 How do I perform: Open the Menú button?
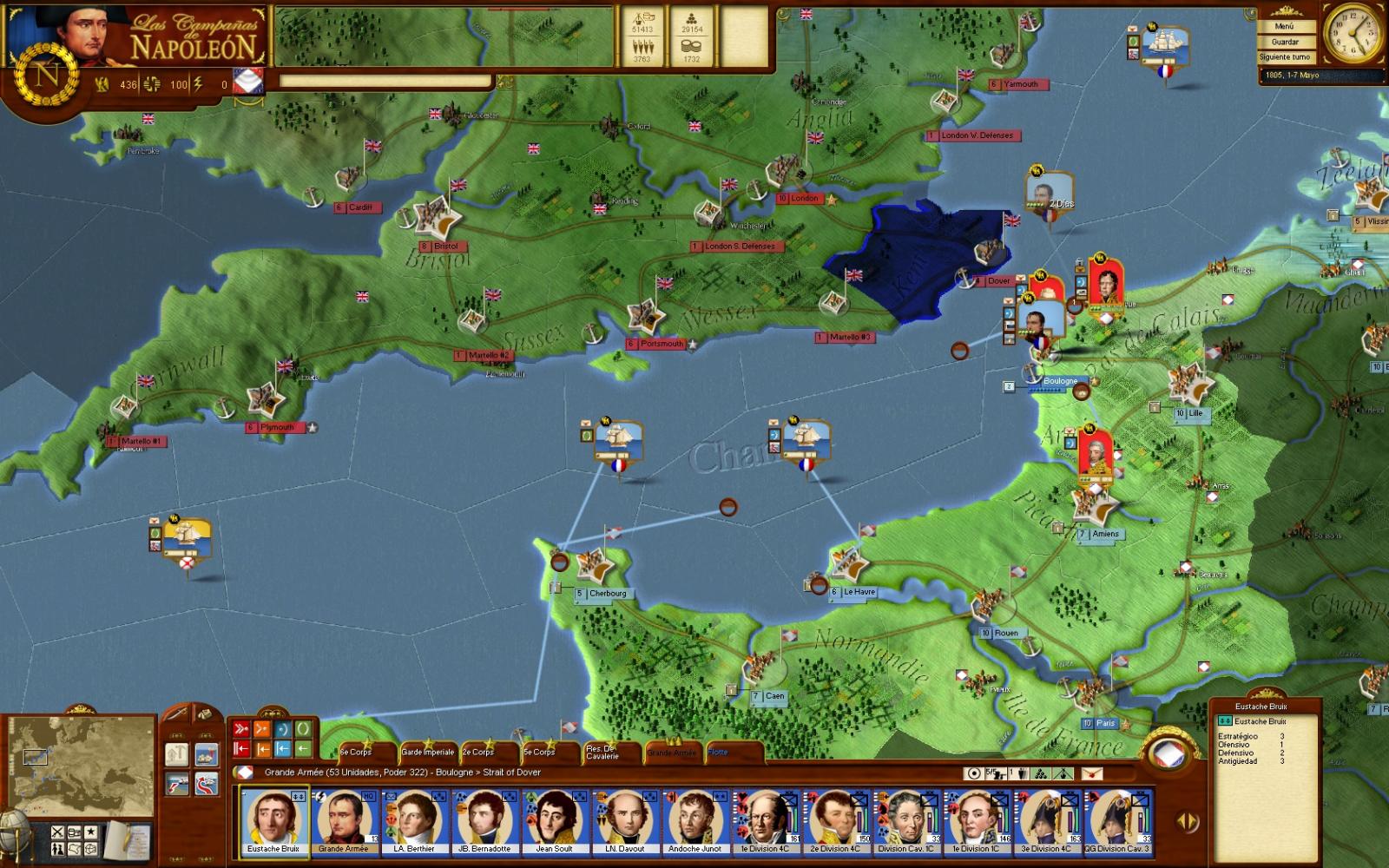(x=1285, y=26)
